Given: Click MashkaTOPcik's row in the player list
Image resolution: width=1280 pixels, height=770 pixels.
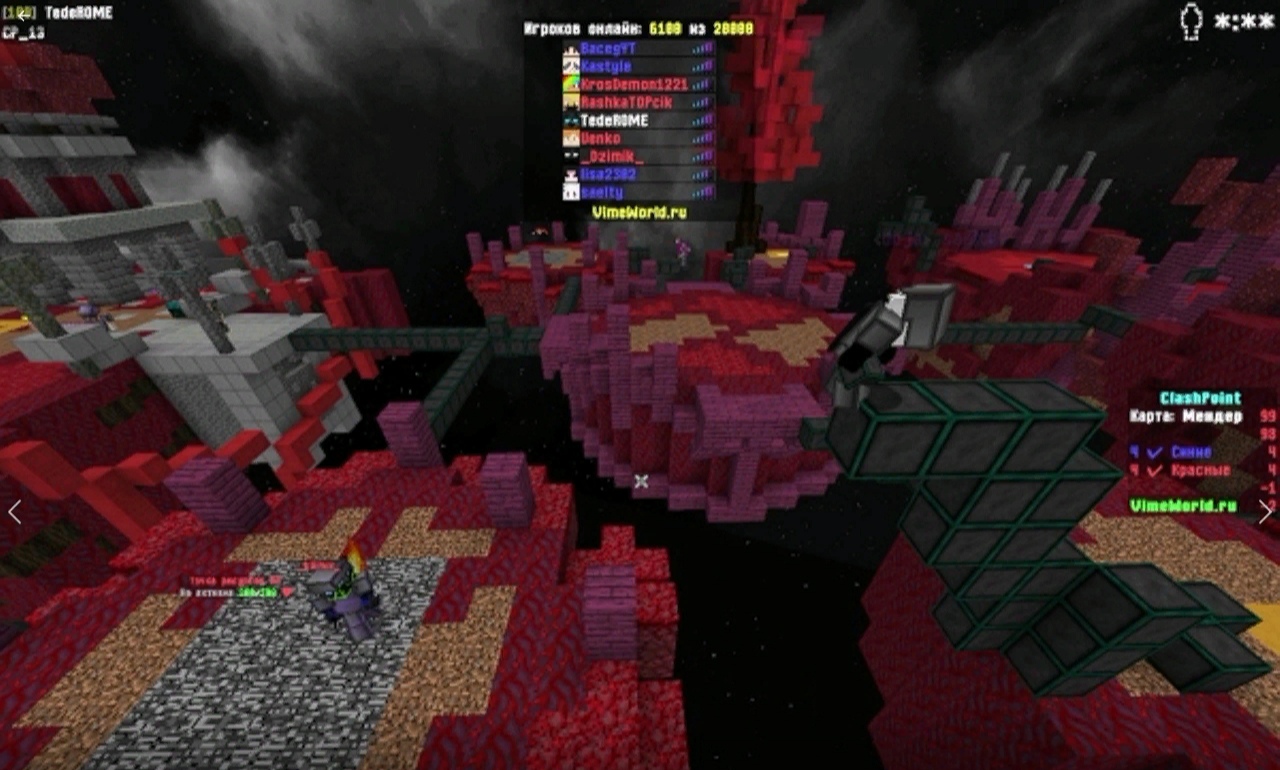Looking at the screenshot, I should (638, 102).
